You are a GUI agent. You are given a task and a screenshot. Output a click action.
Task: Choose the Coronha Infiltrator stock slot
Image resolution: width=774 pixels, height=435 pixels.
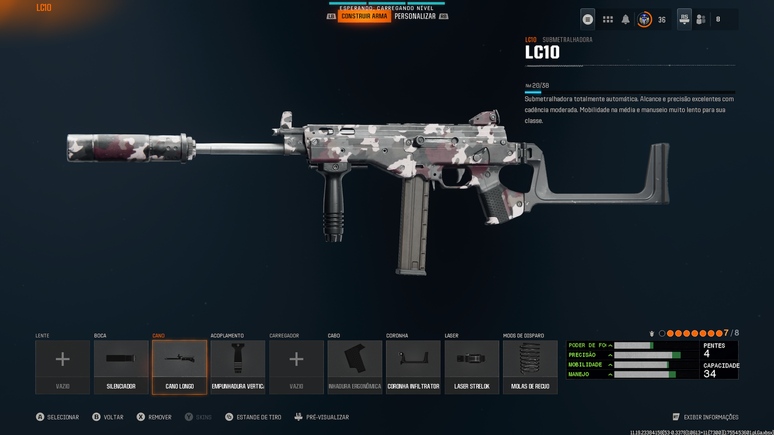tap(413, 366)
